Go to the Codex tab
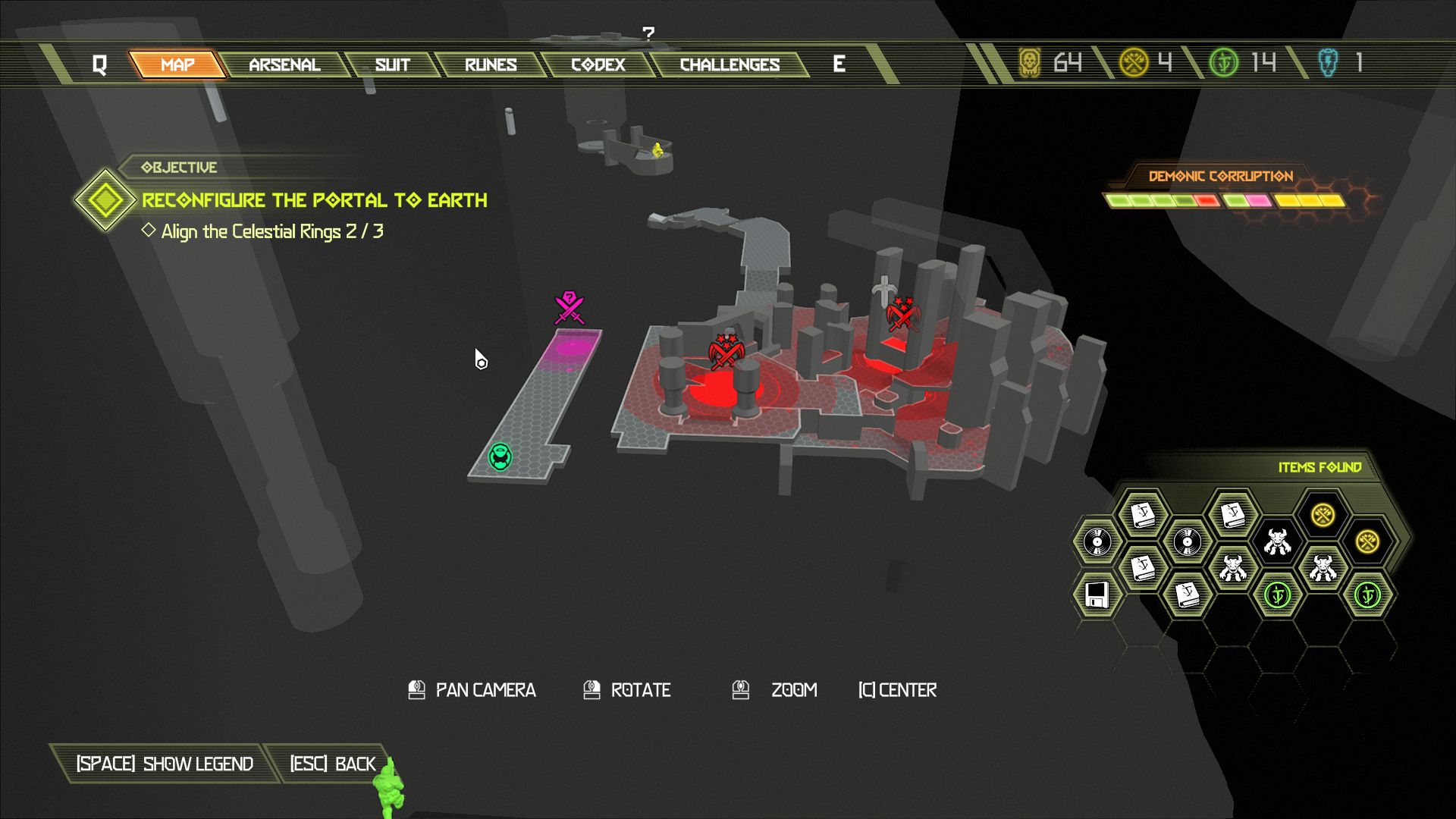The height and width of the screenshot is (819, 1456). [598, 64]
